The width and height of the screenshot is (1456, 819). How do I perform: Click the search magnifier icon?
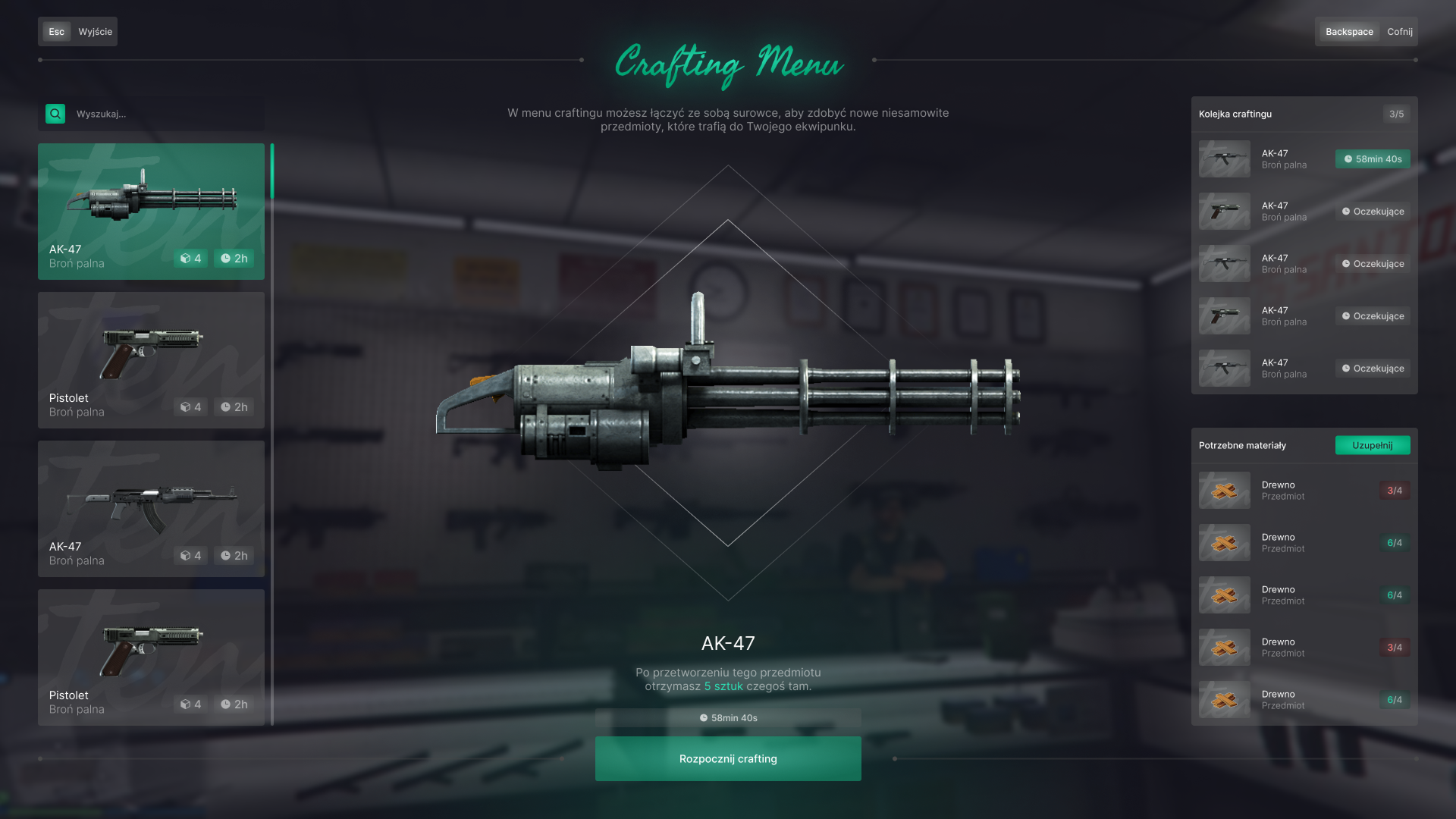(55, 114)
